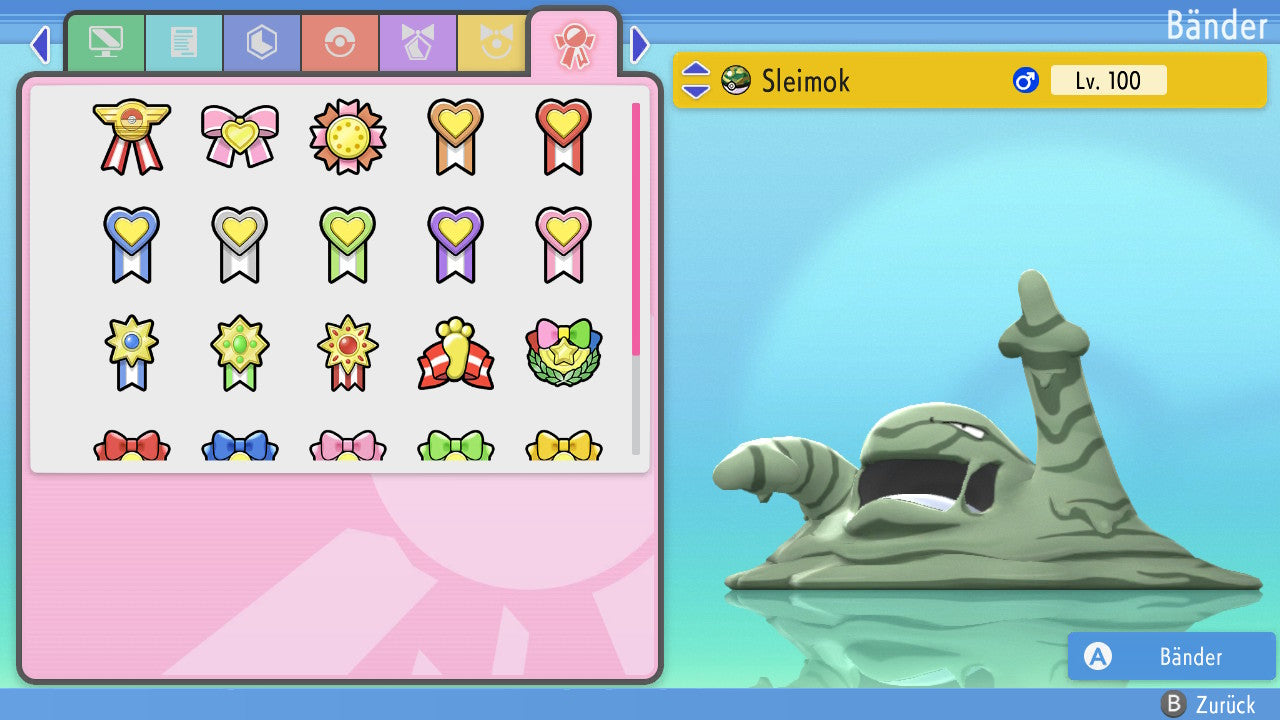Viewport: 1280px width, 720px height.
Task: Click the pink ribbon list scrollbar
Action: (636, 228)
